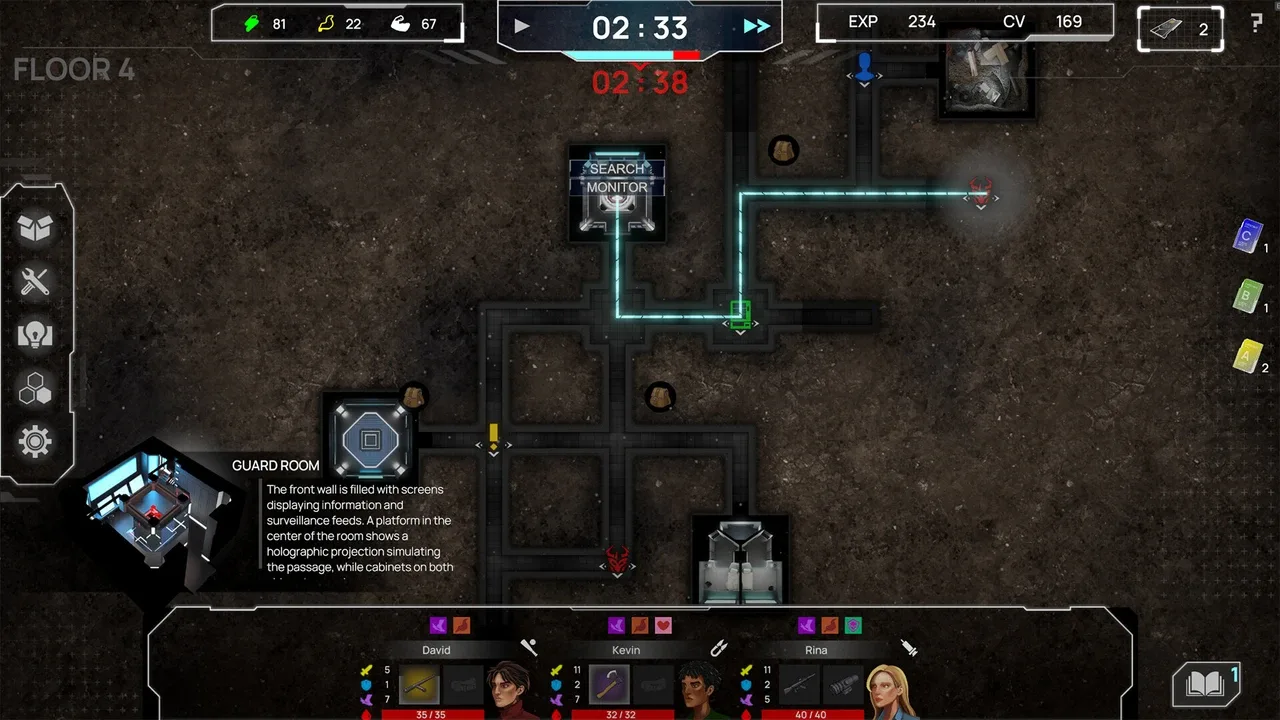The height and width of the screenshot is (720, 1280).
Task: Open the gear settings menu
Action: (x=35, y=441)
